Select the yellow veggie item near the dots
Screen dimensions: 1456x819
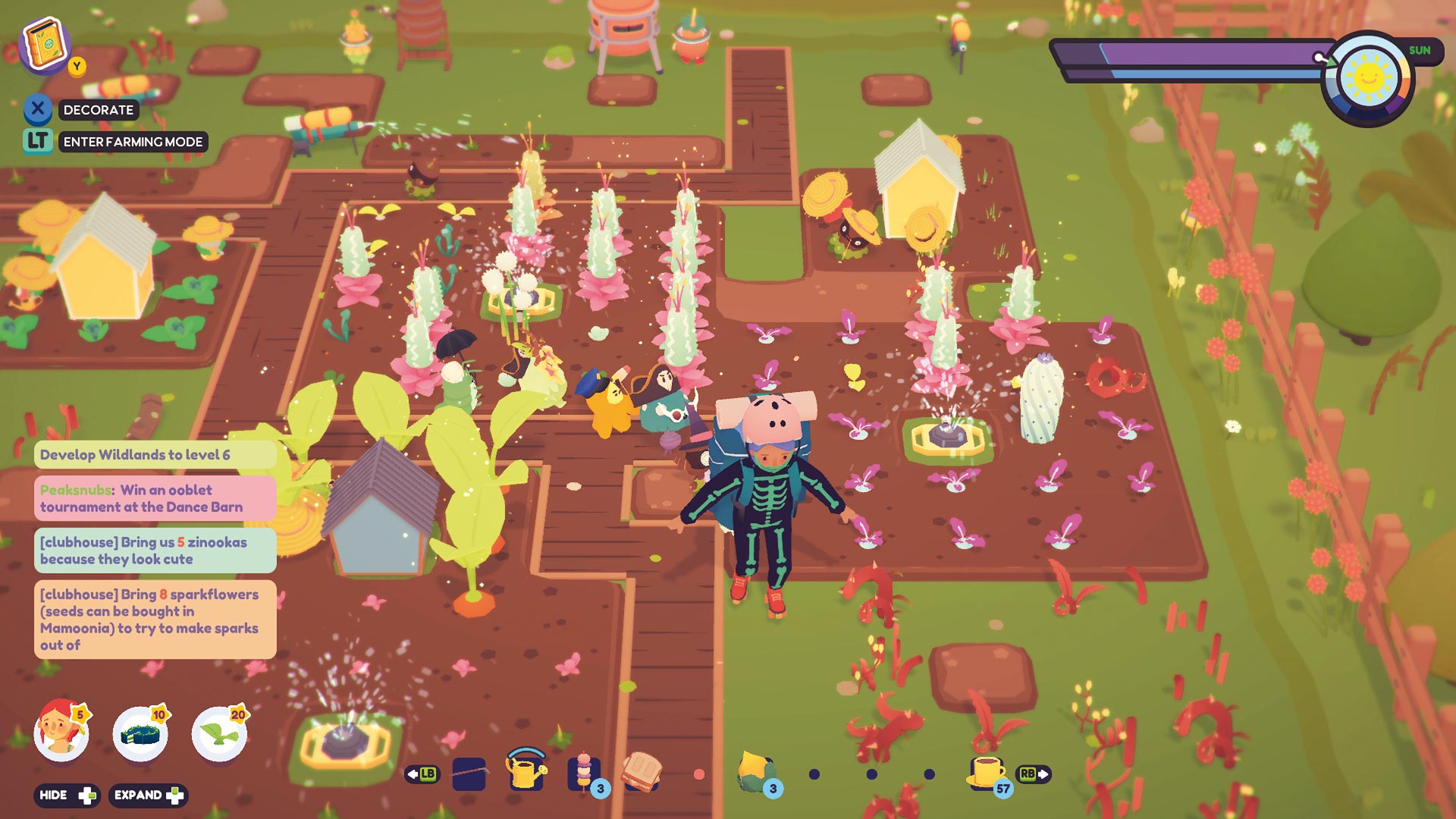tap(755, 767)
